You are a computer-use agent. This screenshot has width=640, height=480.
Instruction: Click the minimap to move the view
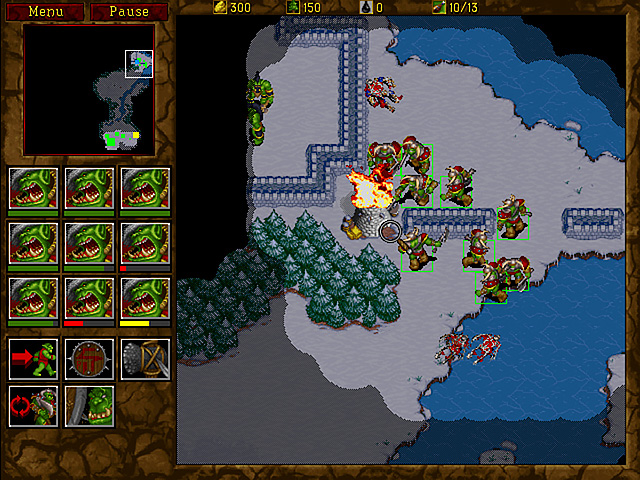tap(89, 90)
